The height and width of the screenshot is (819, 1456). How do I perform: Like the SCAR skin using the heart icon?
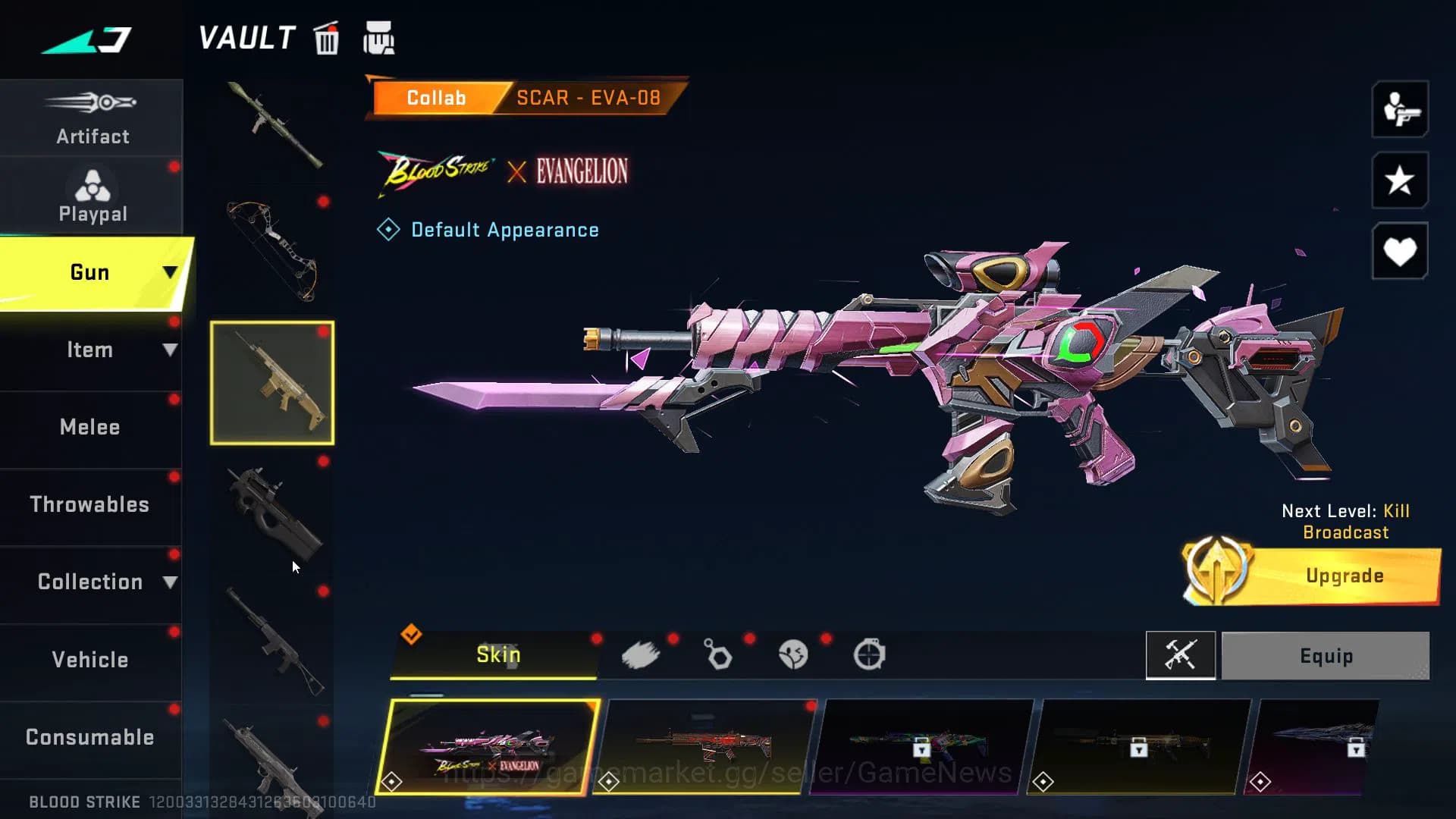pos(1399,250)
